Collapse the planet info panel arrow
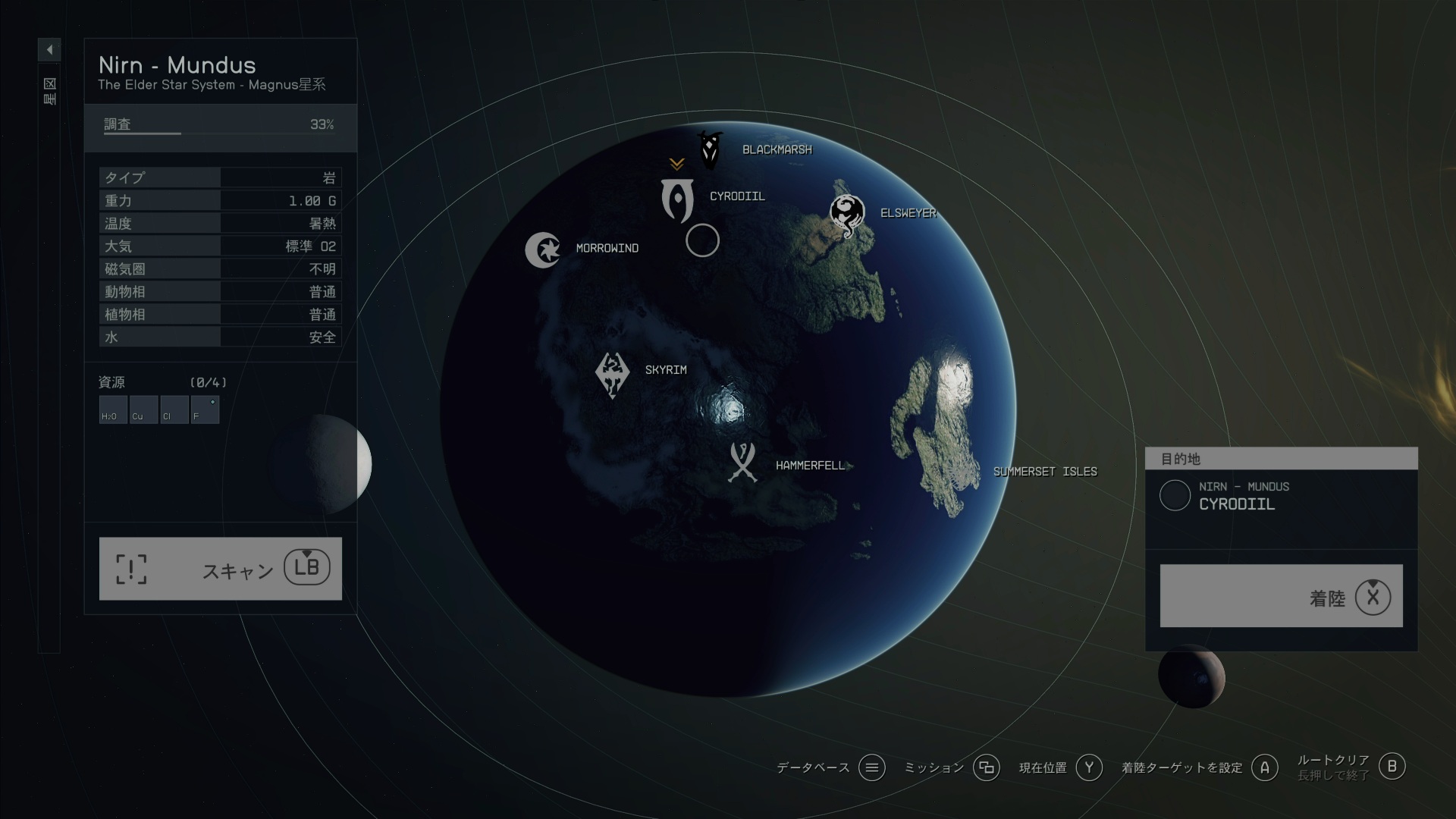 click(x=49, y=50)
